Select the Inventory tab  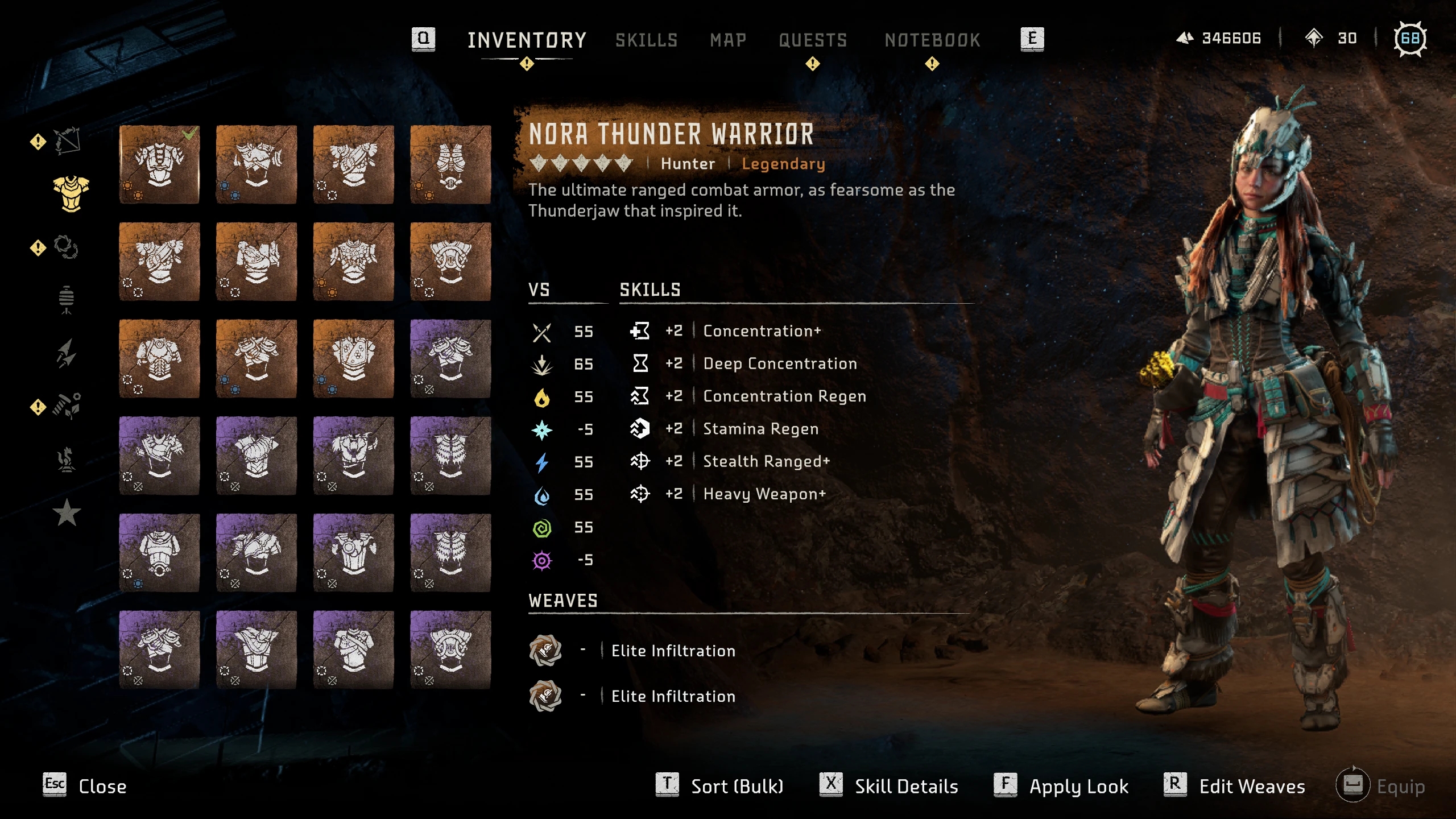(527, 40)
